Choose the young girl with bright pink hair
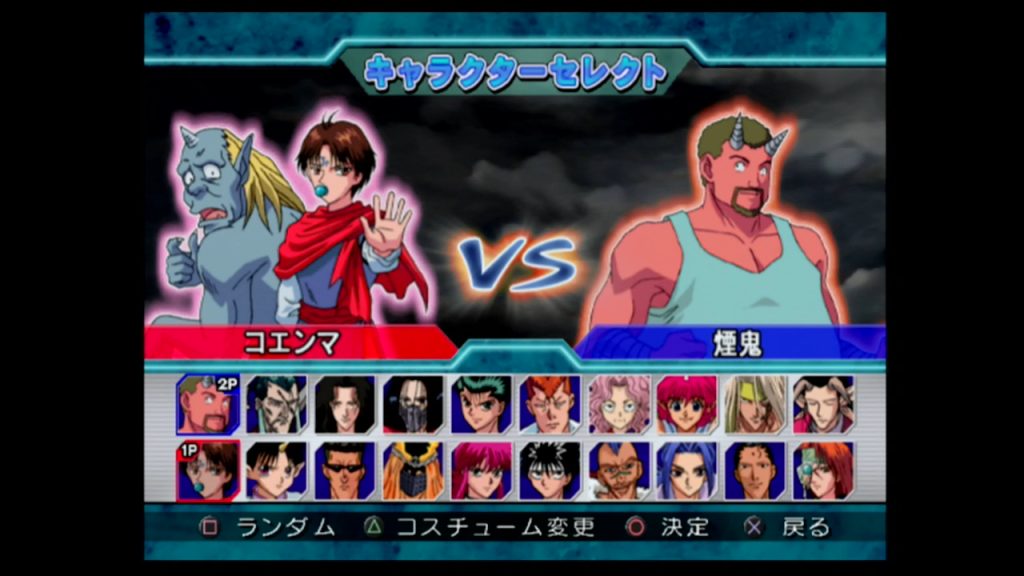Screen dimensions: 1024x576 686,404
